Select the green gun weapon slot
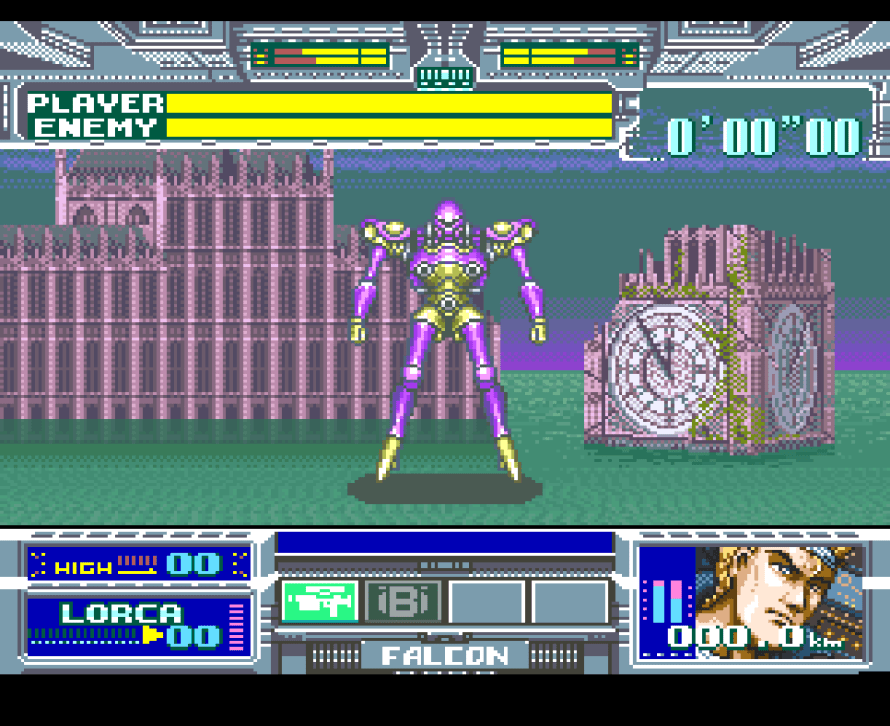 click(319, 602)
